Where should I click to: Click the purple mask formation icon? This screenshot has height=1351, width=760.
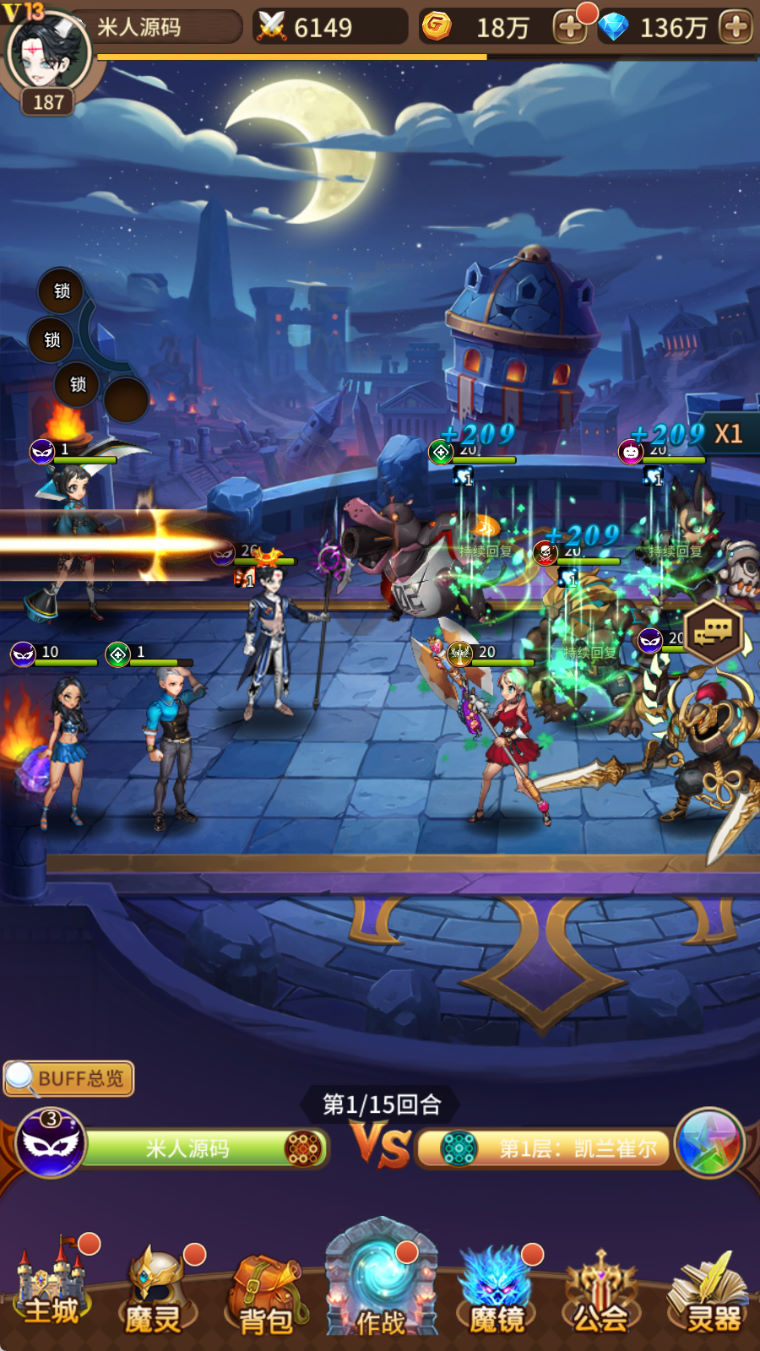[x=50, y=1143]
